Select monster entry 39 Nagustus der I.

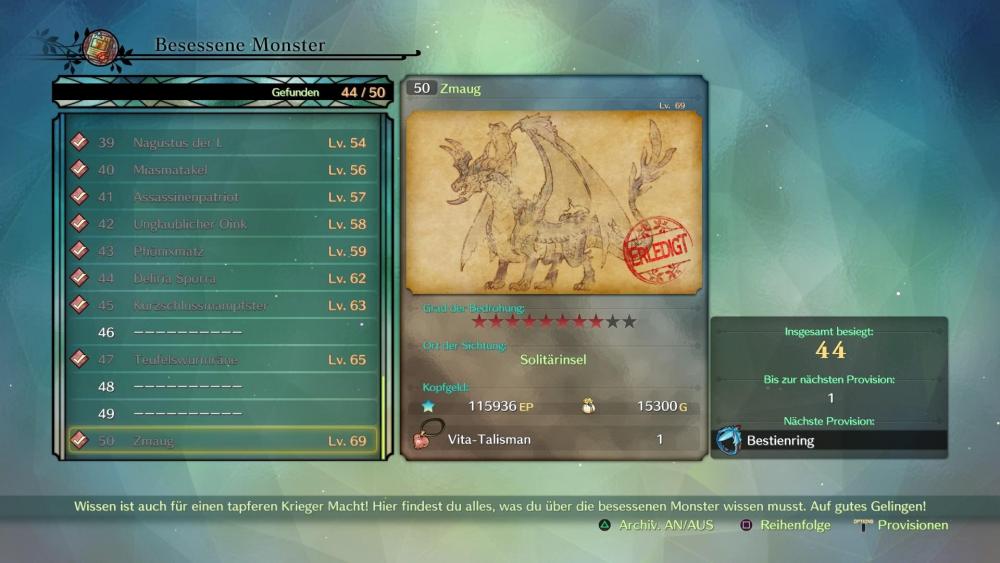point(222,143)
